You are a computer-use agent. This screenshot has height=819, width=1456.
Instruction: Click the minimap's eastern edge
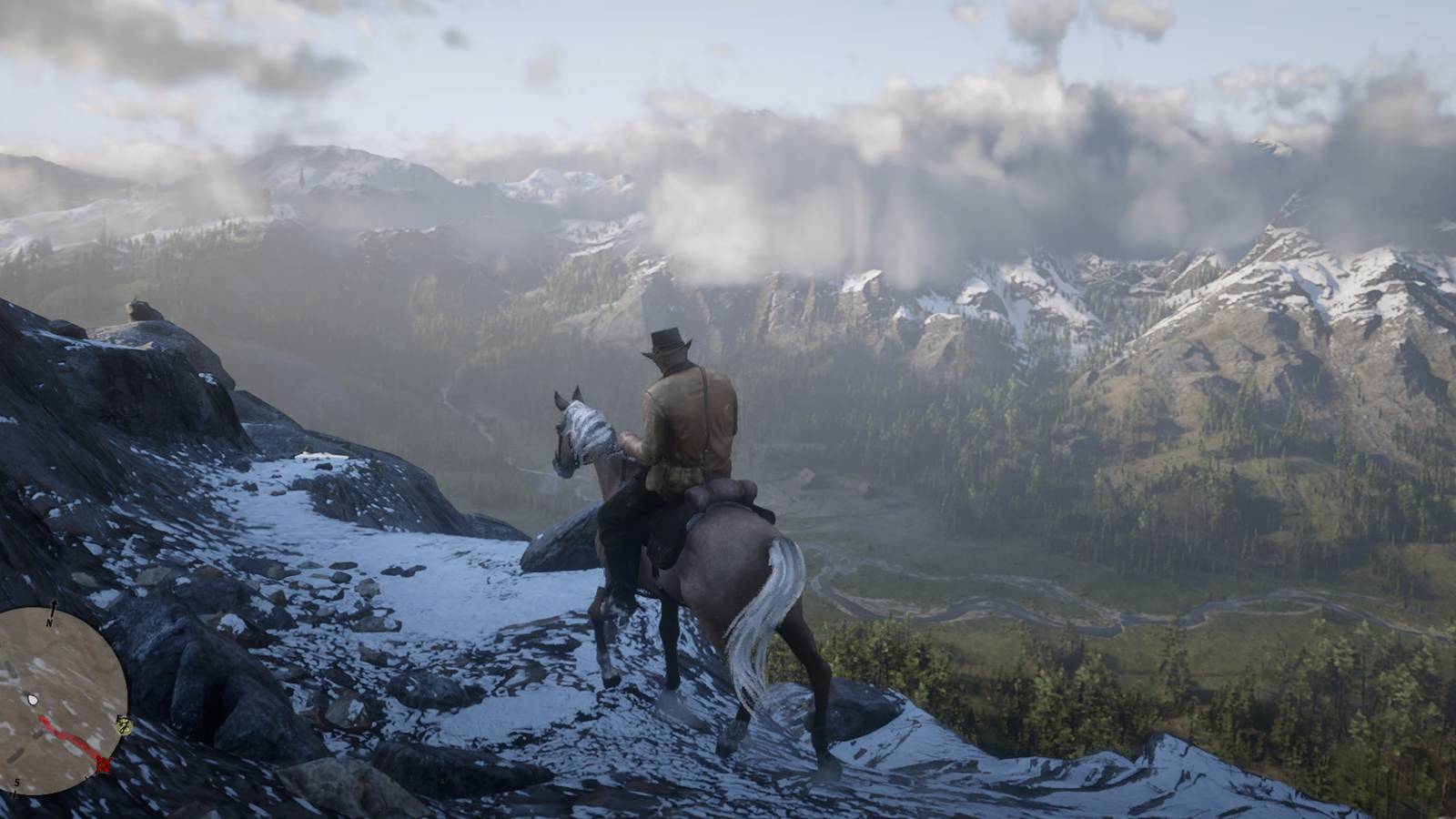tap(128, 700)
